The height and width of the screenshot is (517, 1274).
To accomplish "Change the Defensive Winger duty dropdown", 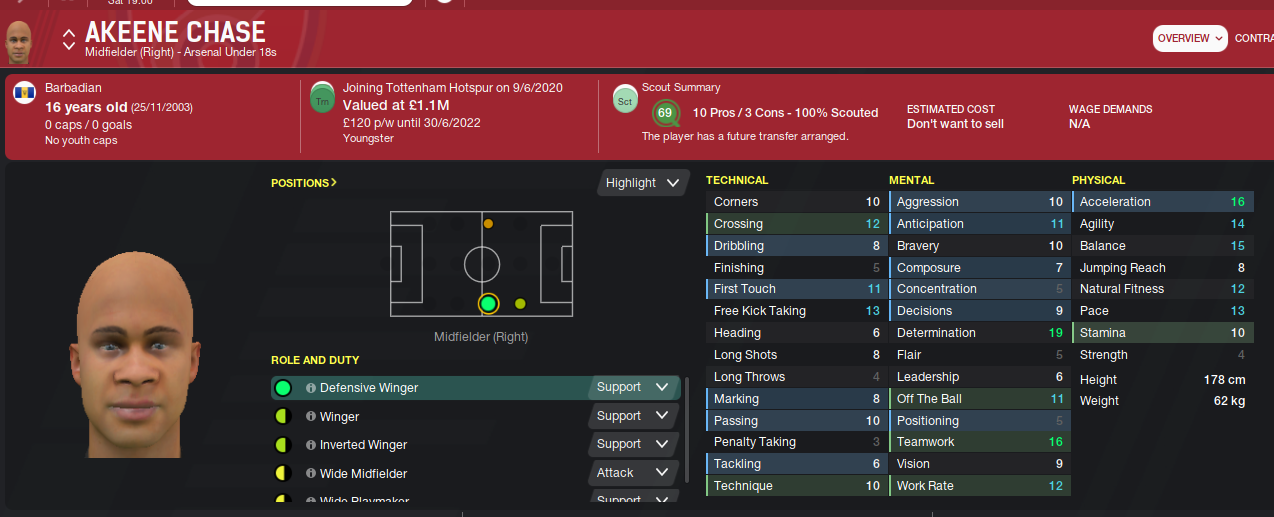I will point(634,387).
